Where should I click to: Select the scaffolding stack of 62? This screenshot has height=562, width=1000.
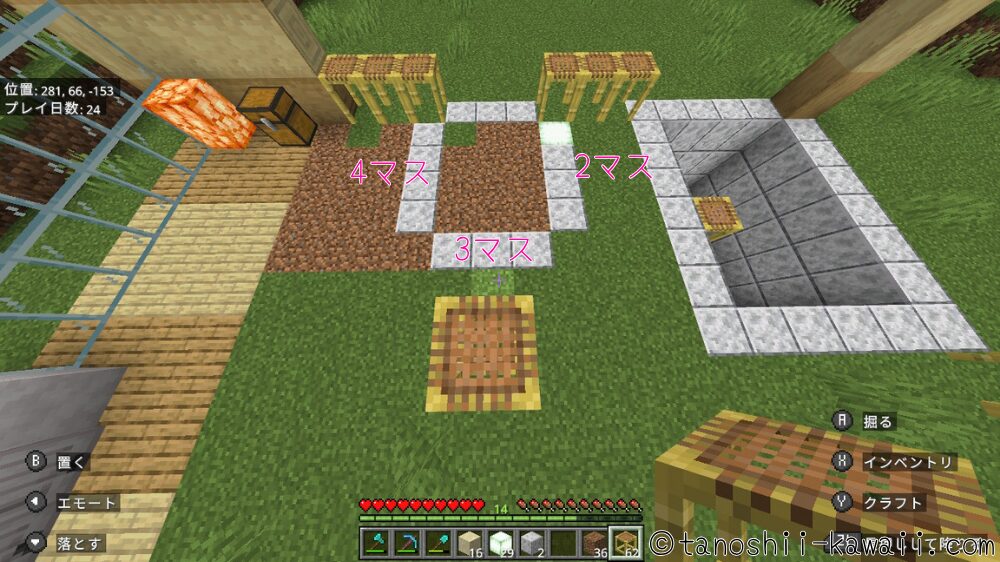point(626,542)
